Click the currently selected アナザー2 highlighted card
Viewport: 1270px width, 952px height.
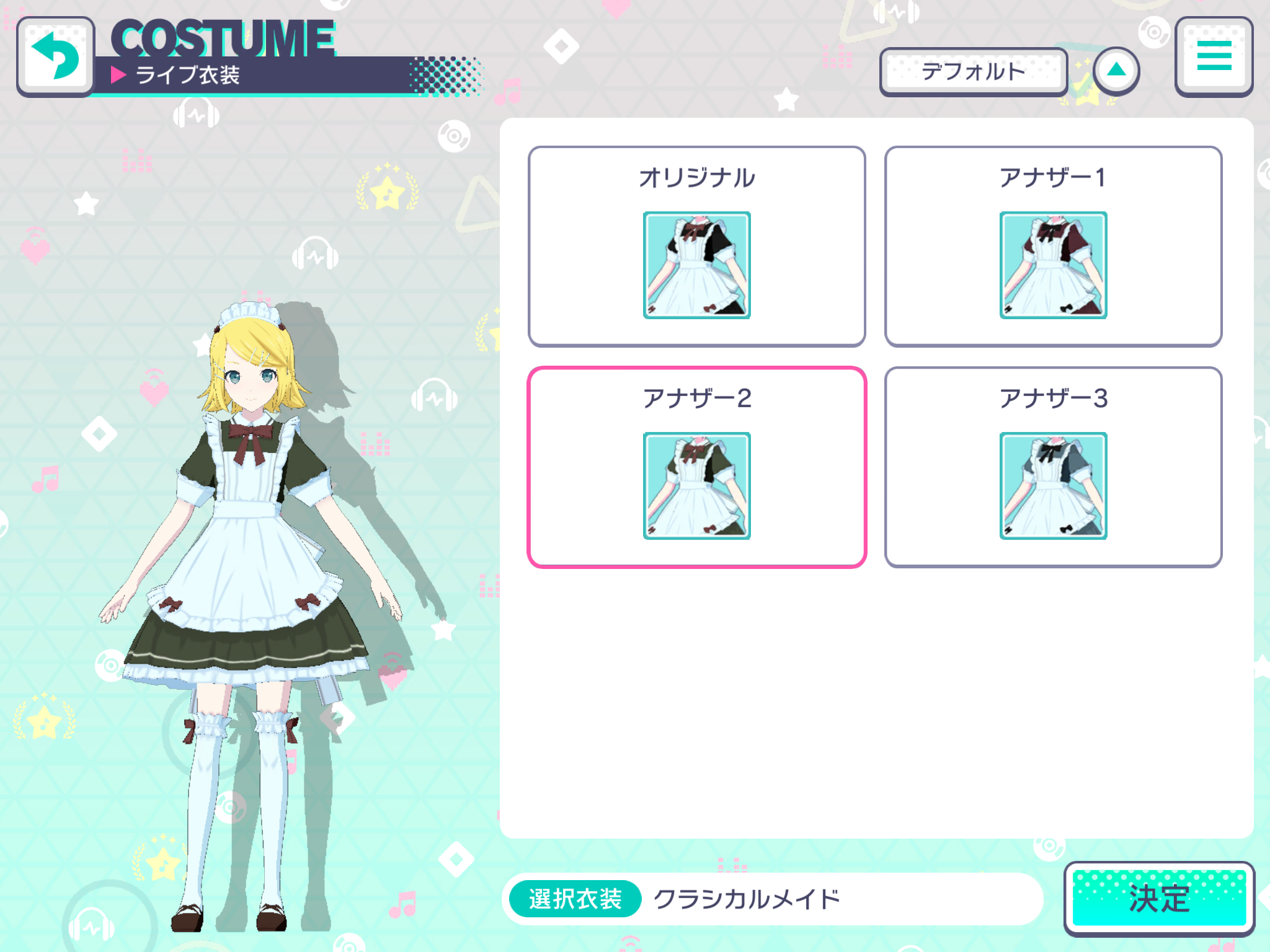click(697, 465)
